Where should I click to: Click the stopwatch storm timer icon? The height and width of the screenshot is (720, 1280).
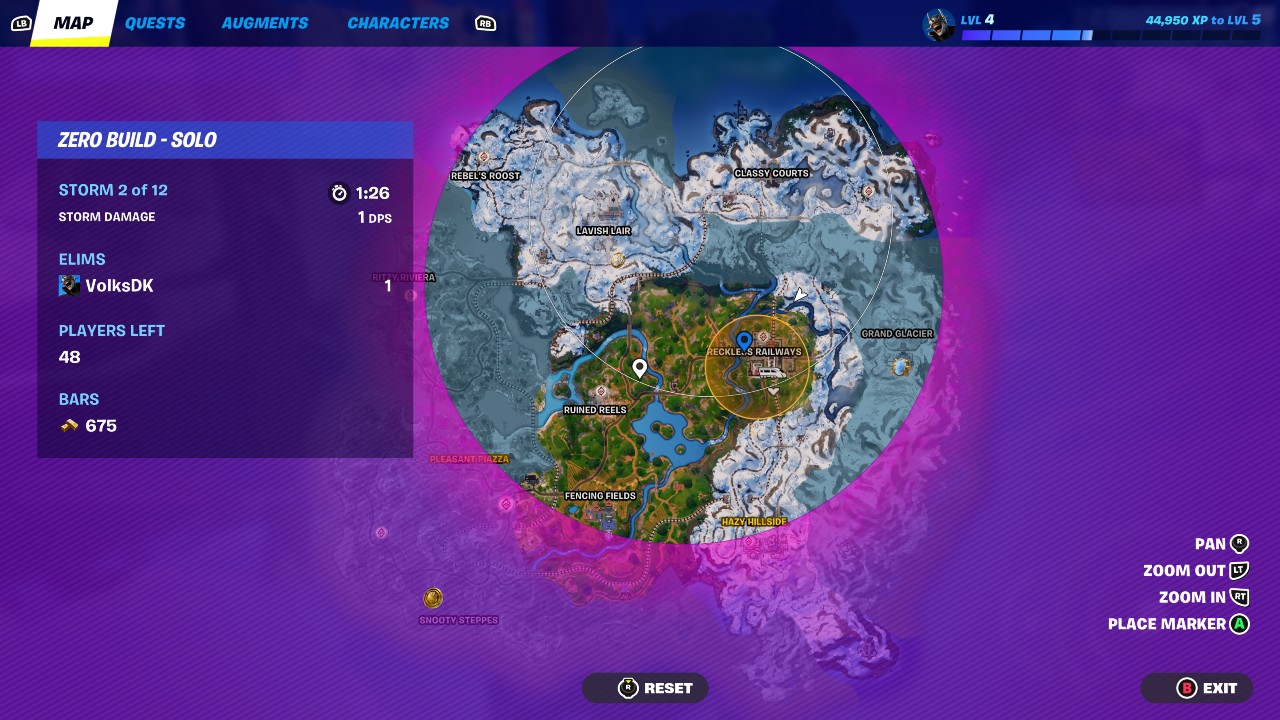coord(340,193)
